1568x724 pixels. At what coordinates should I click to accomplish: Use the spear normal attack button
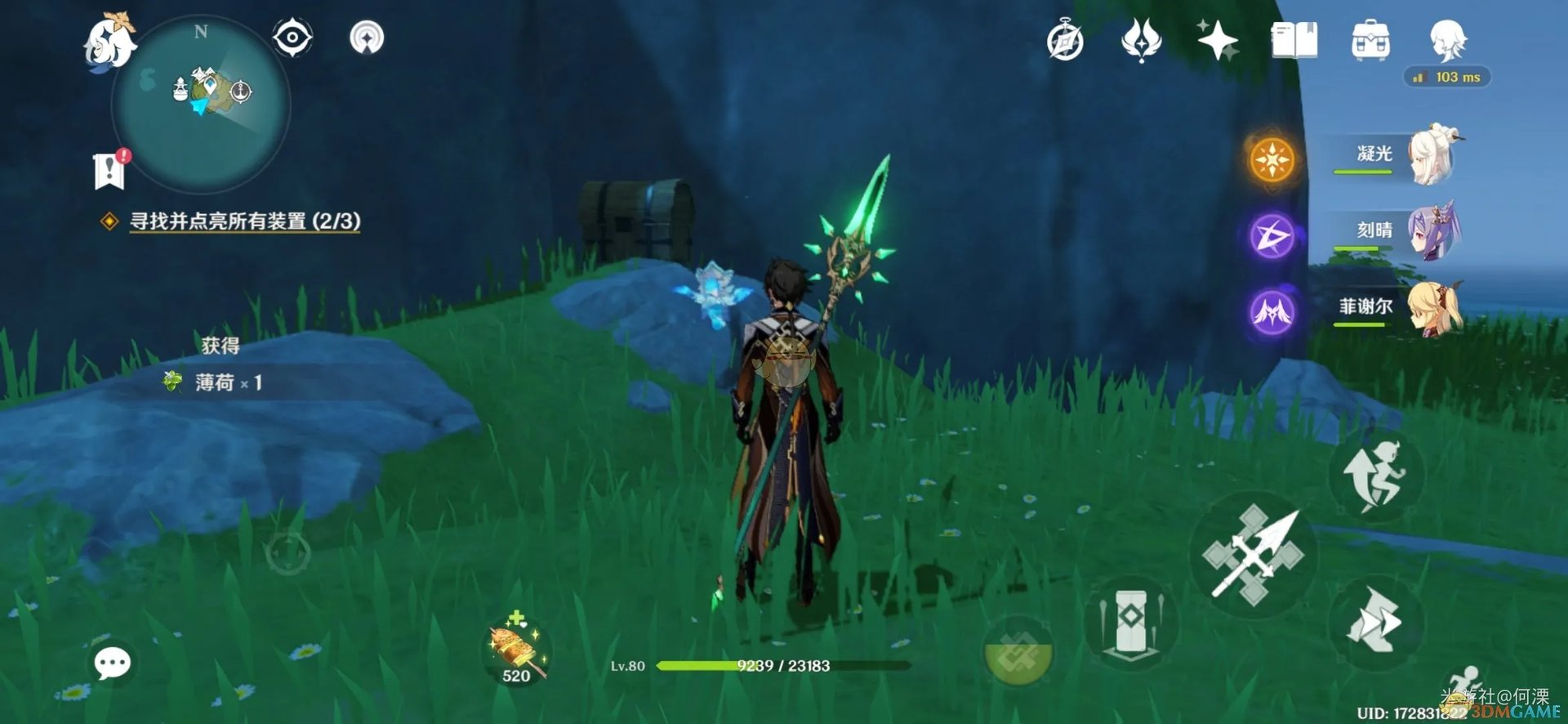[x=1254, y=555]
